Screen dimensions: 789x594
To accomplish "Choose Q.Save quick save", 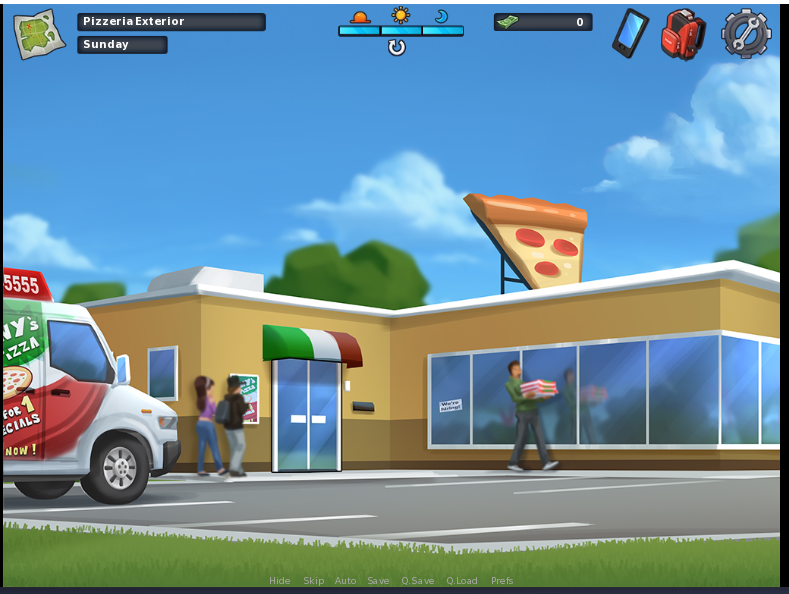I will point(418,581).
